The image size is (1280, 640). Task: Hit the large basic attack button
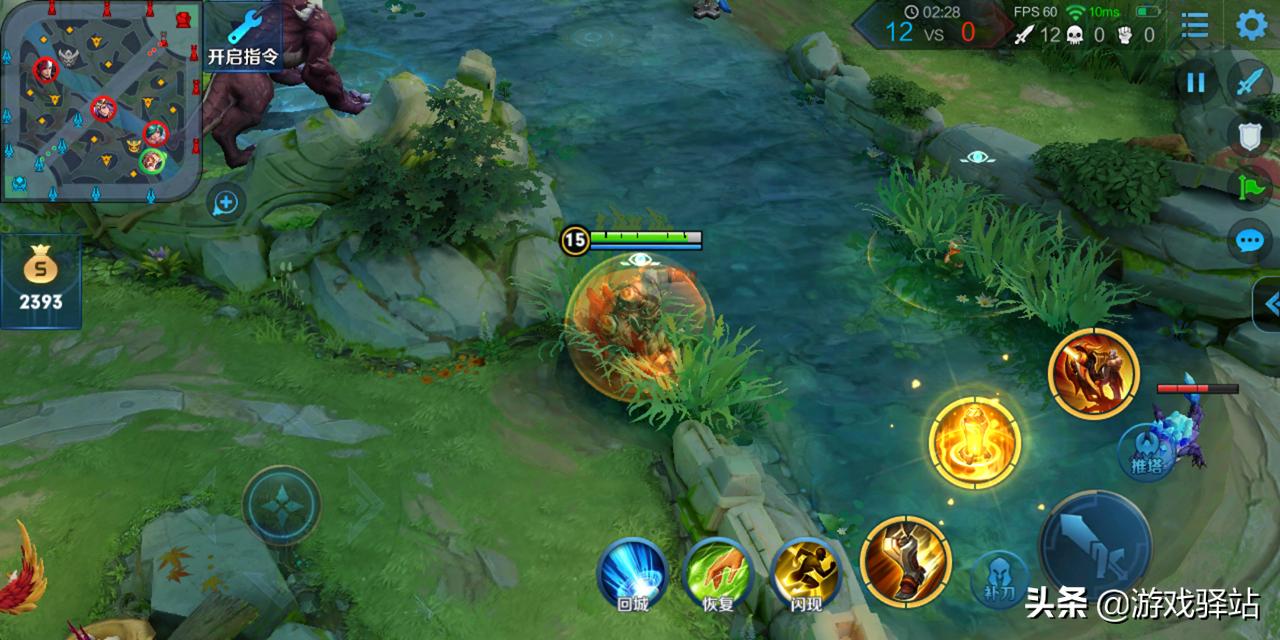1095,546
